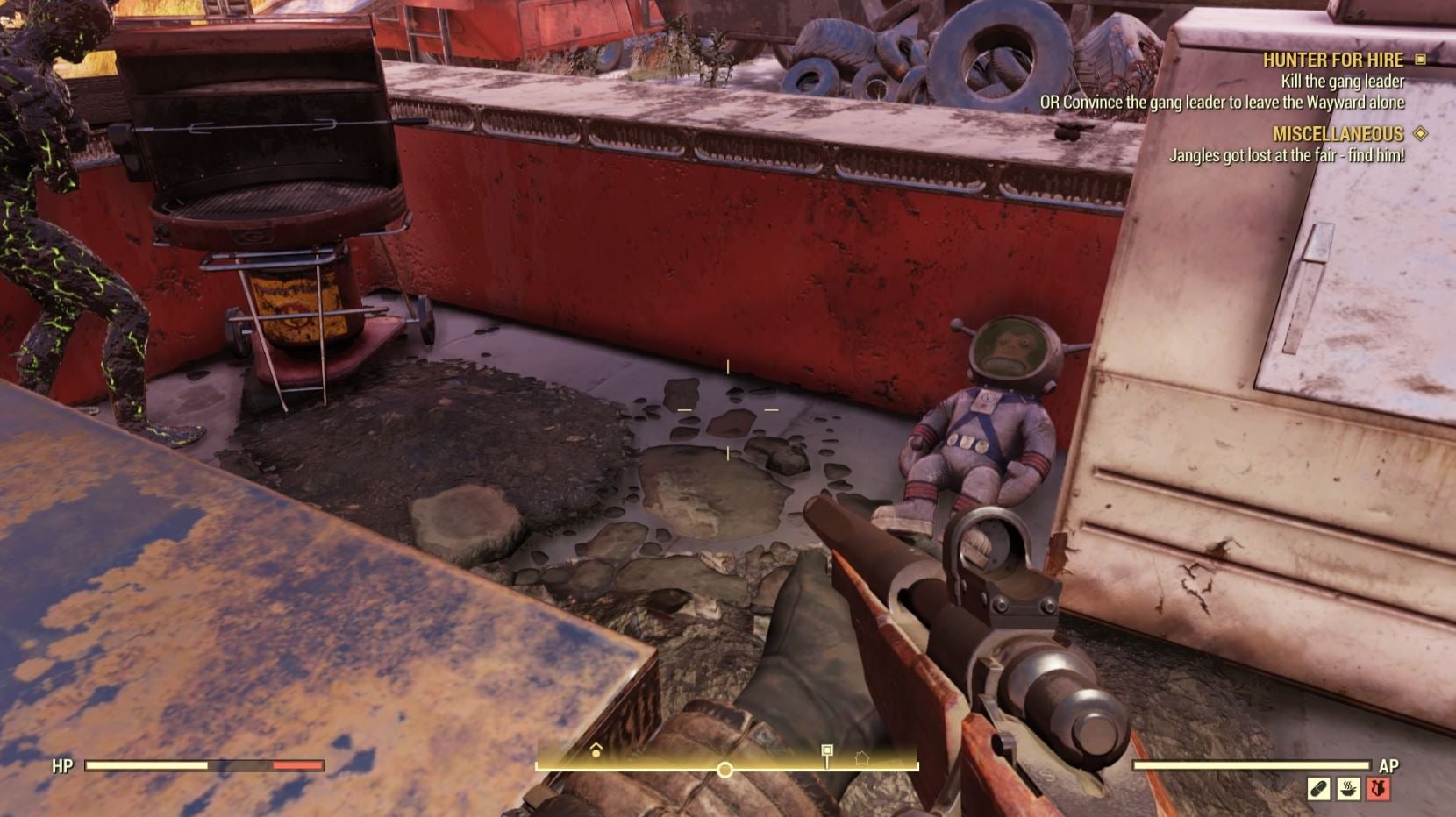Image resolution: width=1456 pixels, height=817 pixels.
Task: Click the crosshair reticle at screen center
Action: pyautogui.click(x=728, y=408)
